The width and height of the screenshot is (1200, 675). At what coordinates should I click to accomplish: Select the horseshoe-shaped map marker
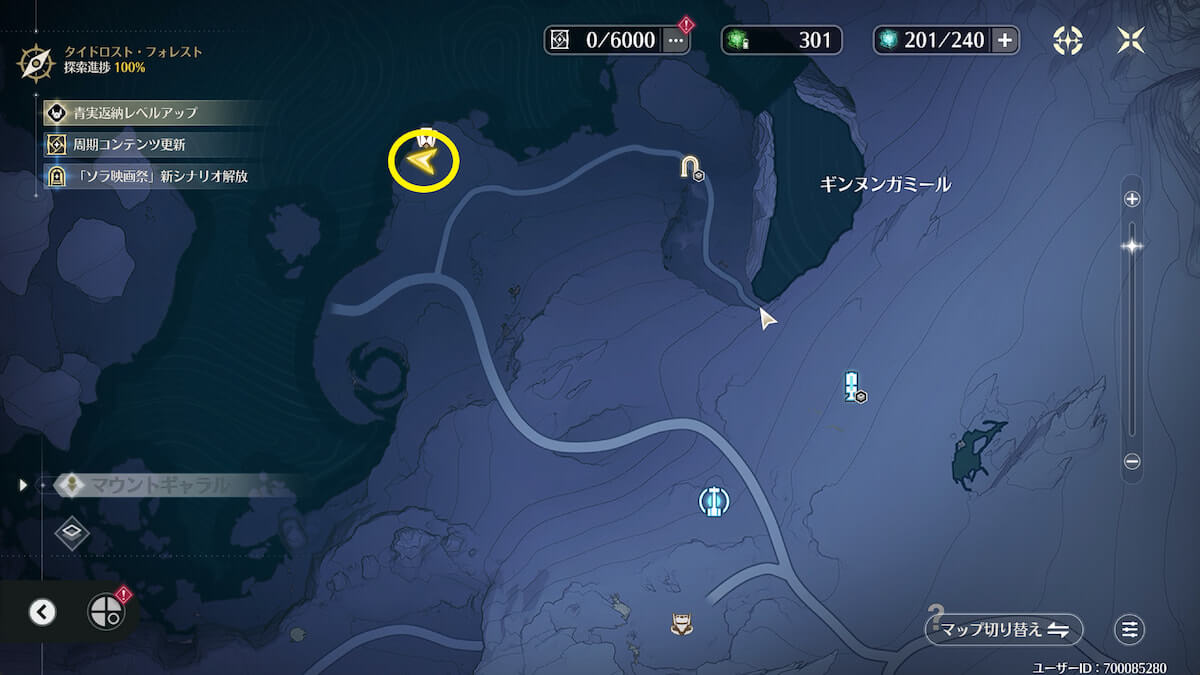[690, 167]
